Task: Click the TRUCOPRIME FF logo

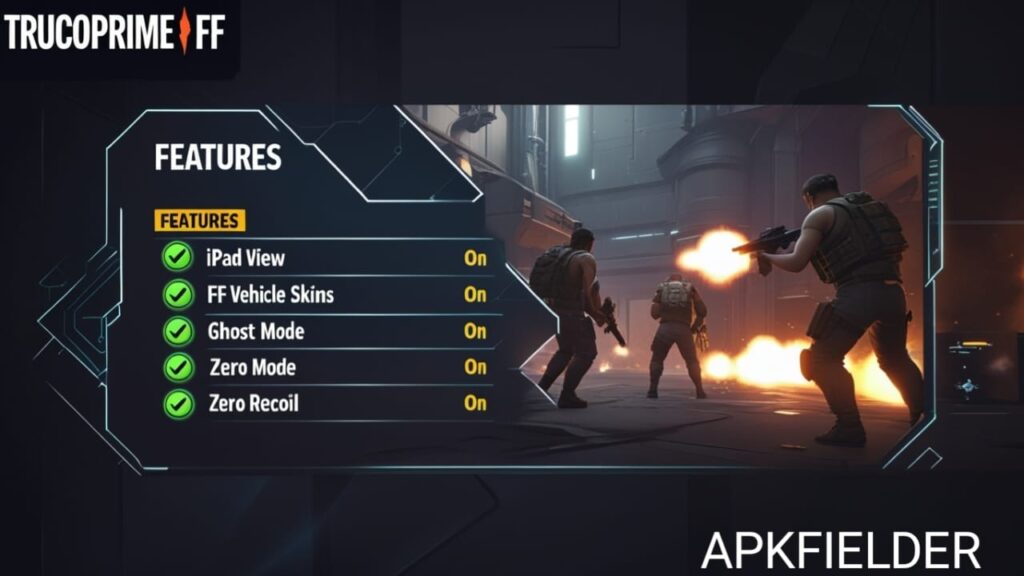Action: tap(114, 32)
